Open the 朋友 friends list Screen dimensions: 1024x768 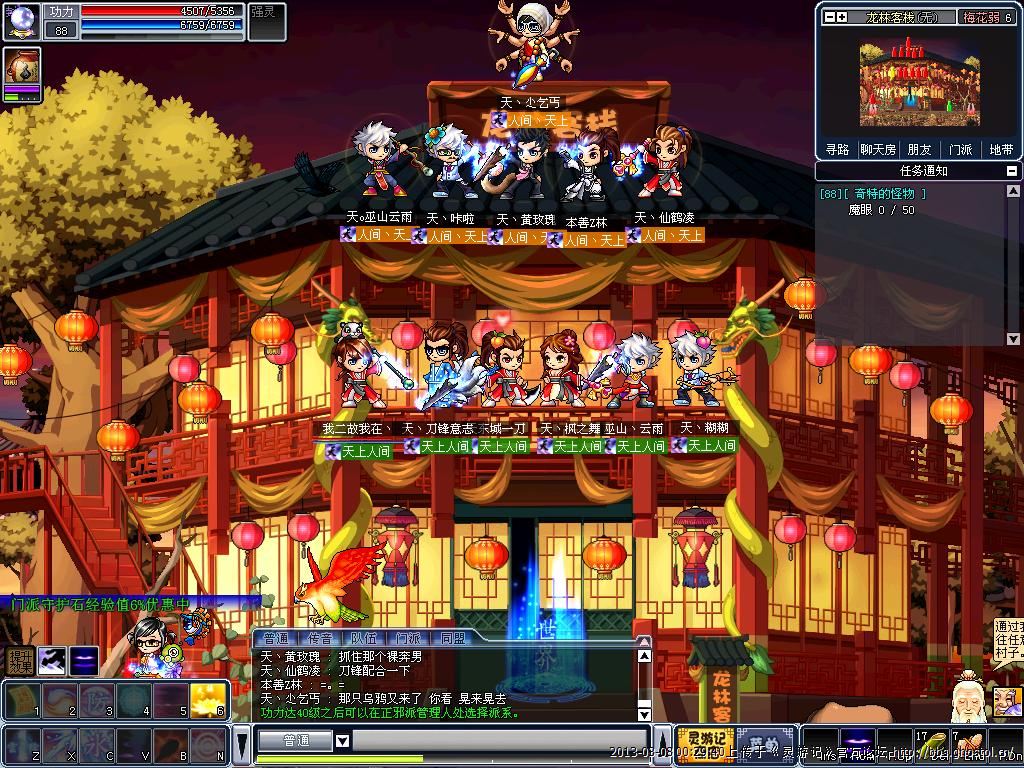pos(919,150)
